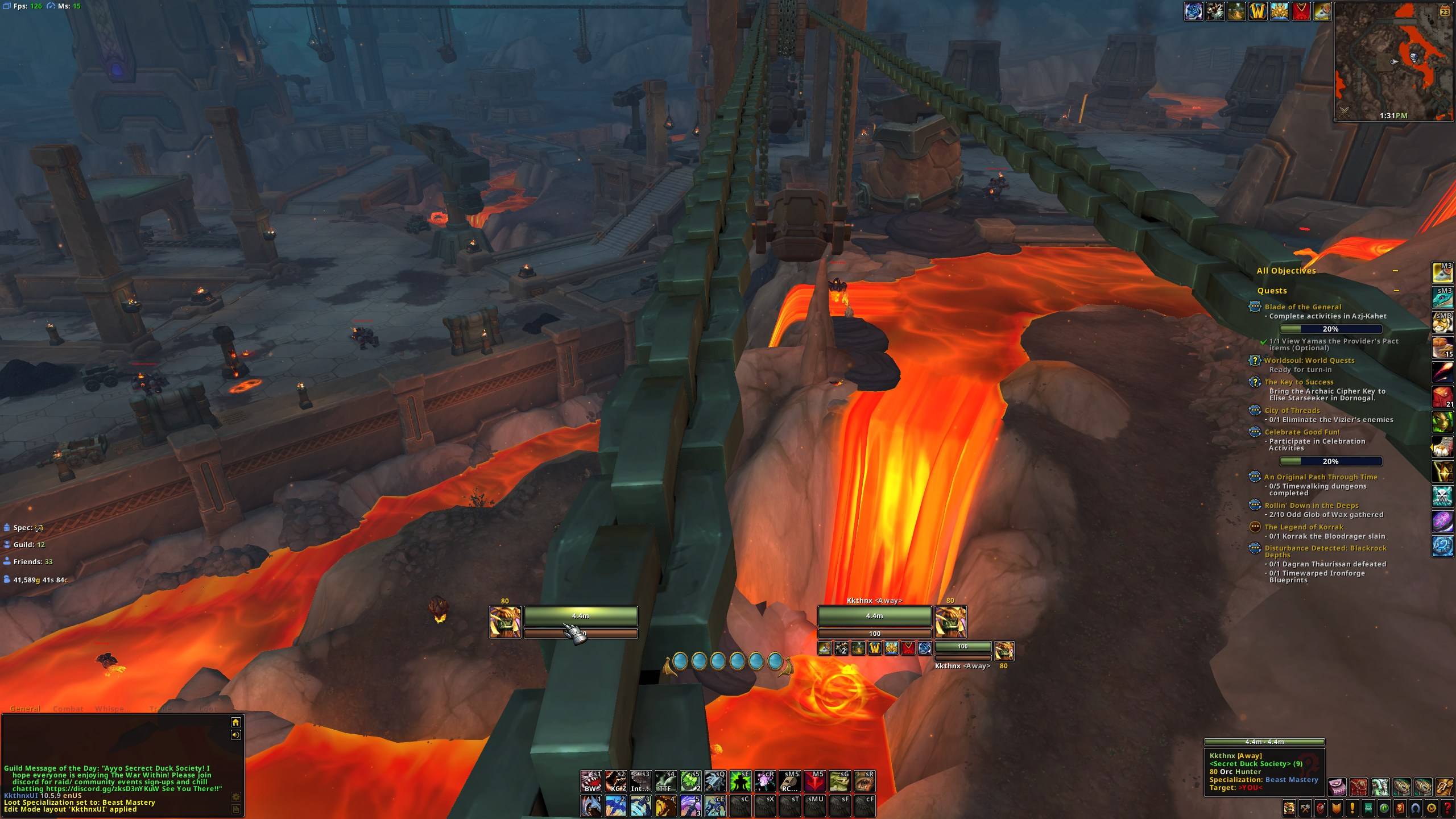Open the pink backpack bag slot
Image resolution: width=1456 pixels, height=819 pixels.
point(1337,787)
